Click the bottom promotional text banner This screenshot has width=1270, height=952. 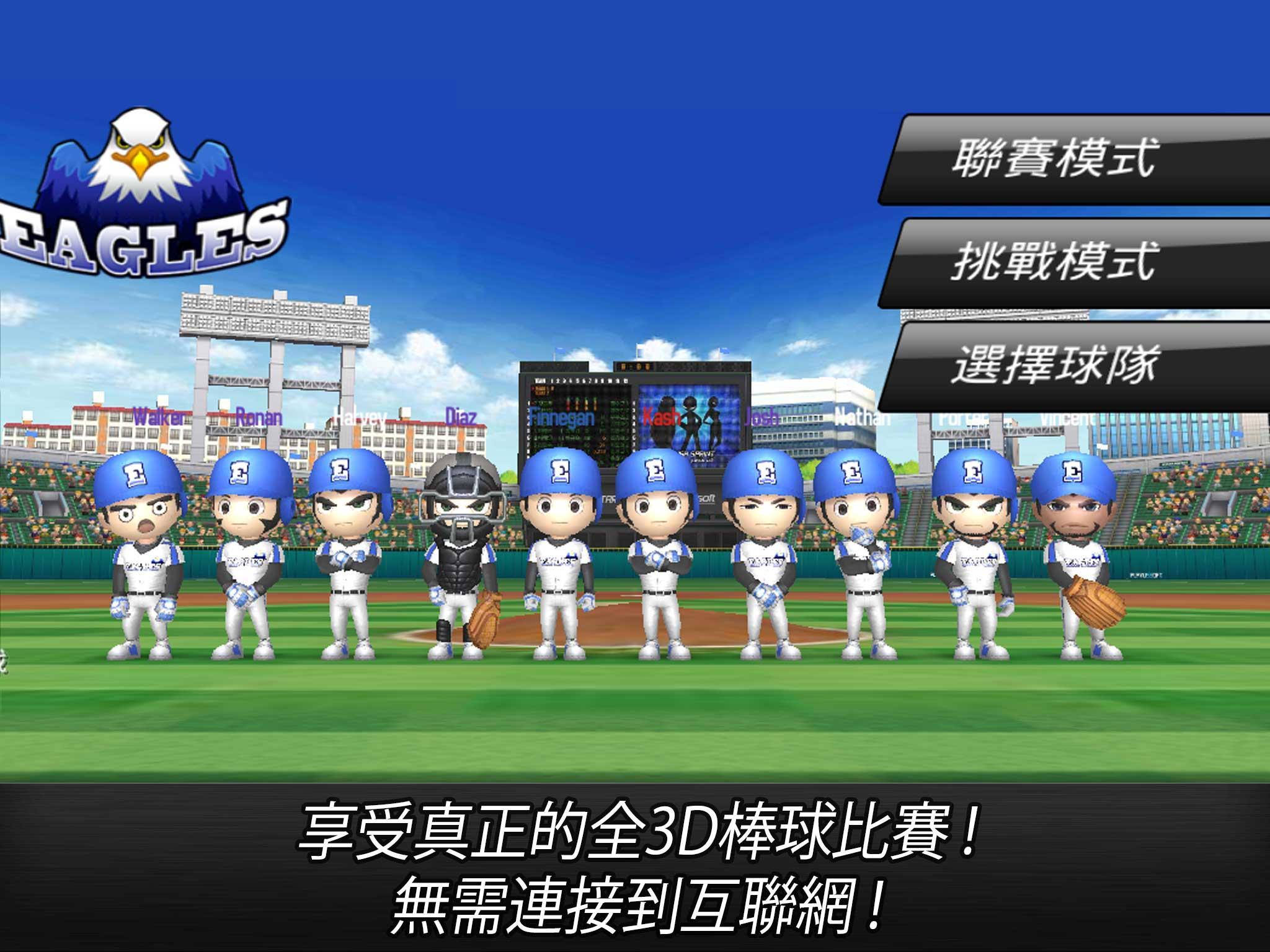[x=635, y=868]
